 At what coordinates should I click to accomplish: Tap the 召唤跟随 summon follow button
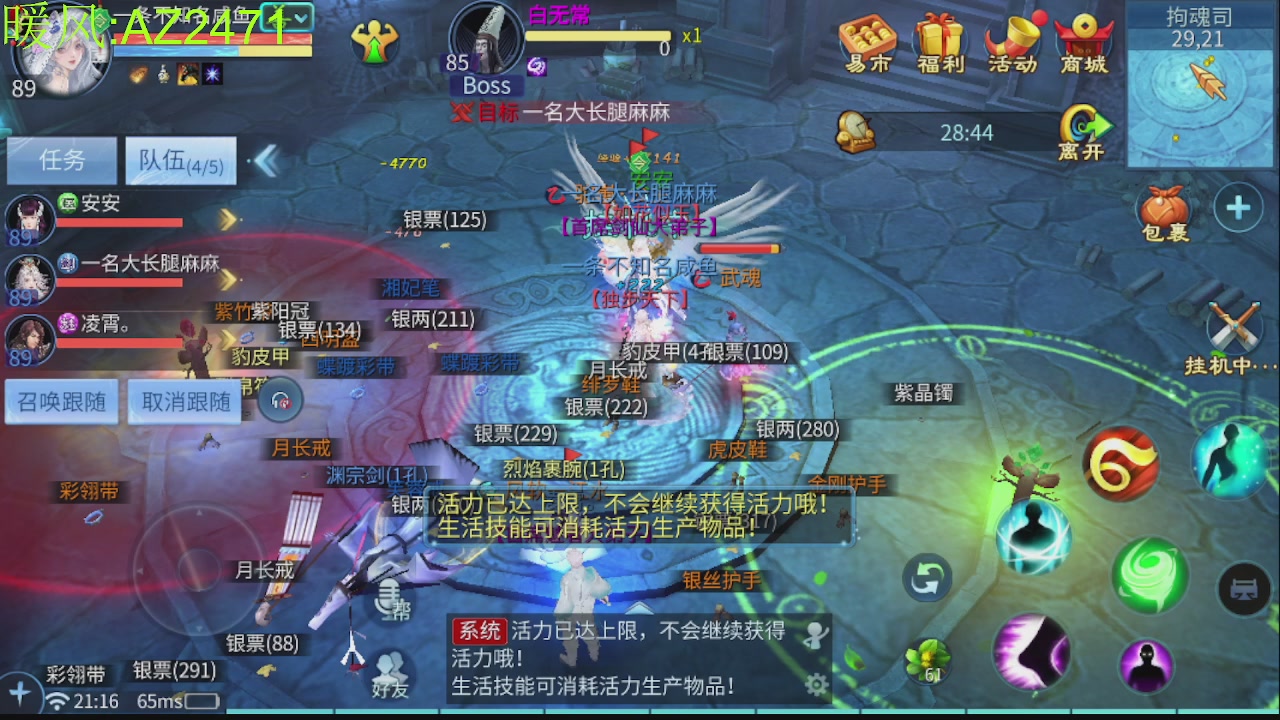[x=60, y=400]
